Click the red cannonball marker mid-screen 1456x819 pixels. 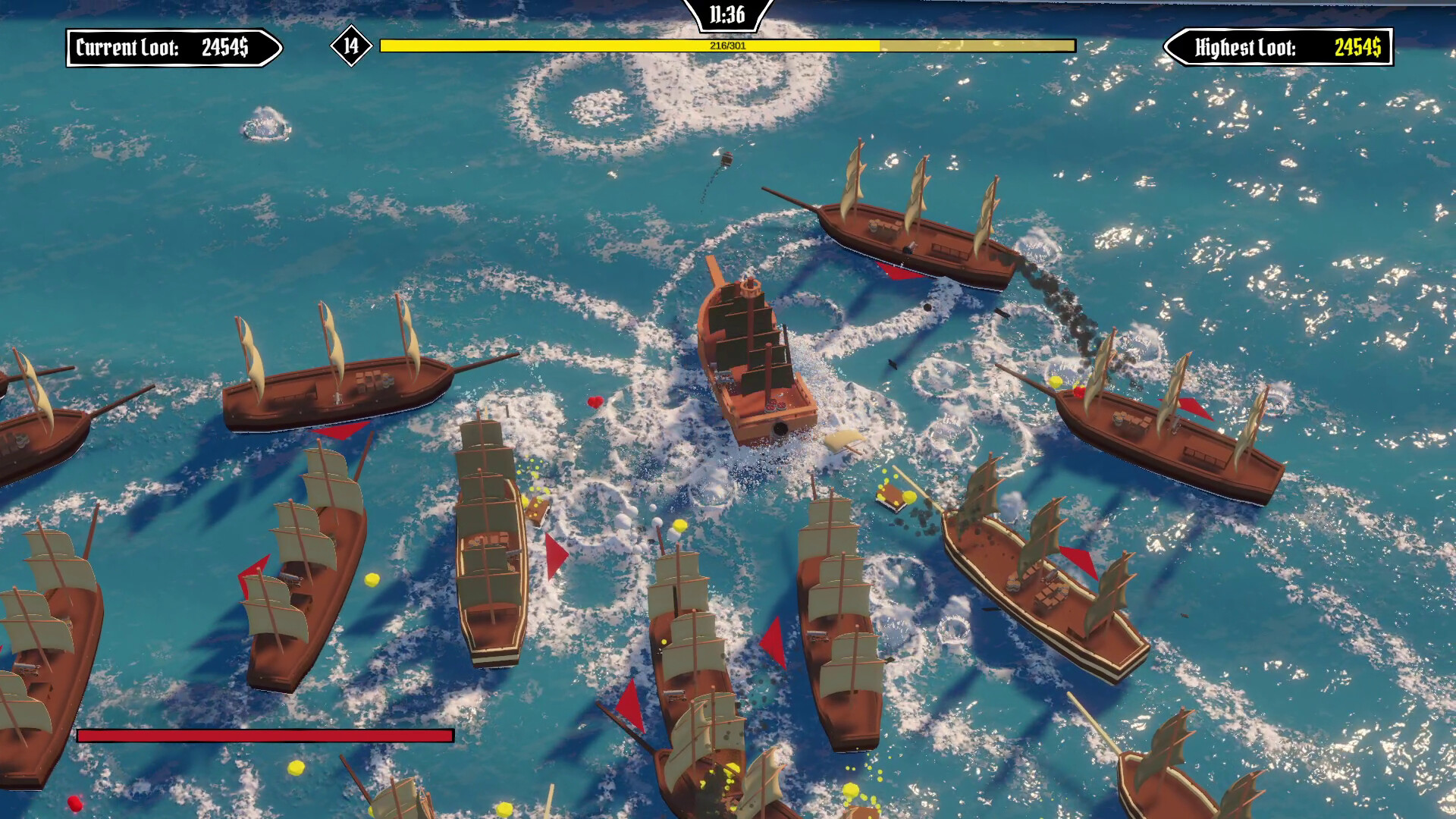click(595, 403)
